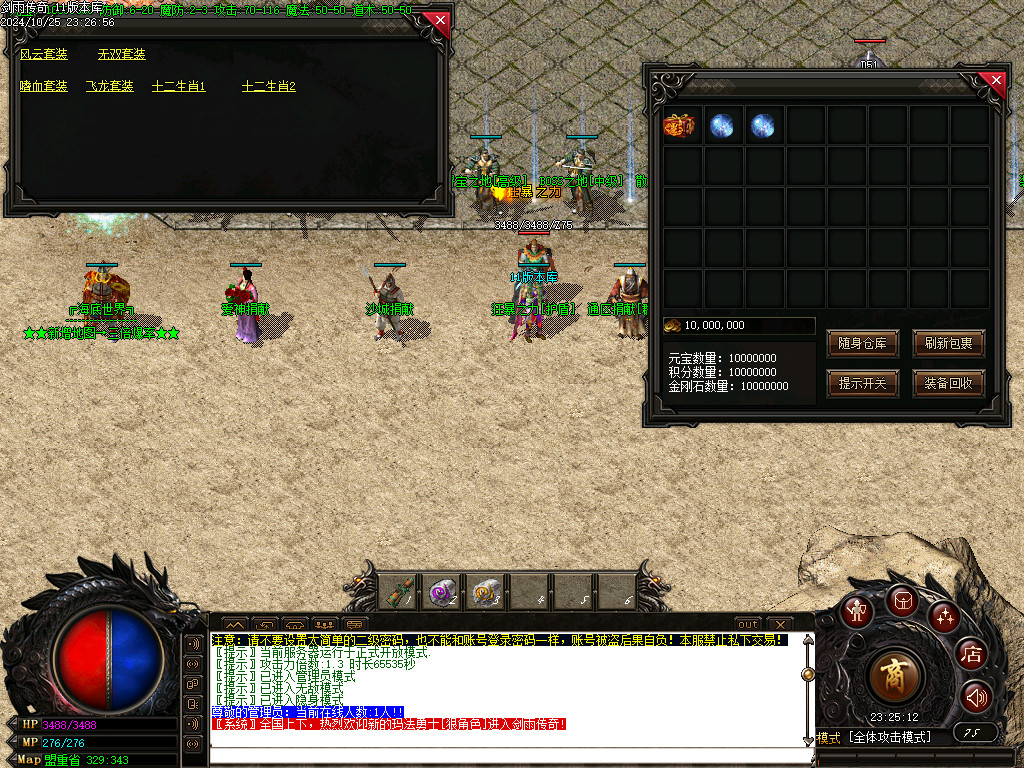Open the 随身仓库 portable warehouse
Screen dimensions: 1024x768
point(863,344)
